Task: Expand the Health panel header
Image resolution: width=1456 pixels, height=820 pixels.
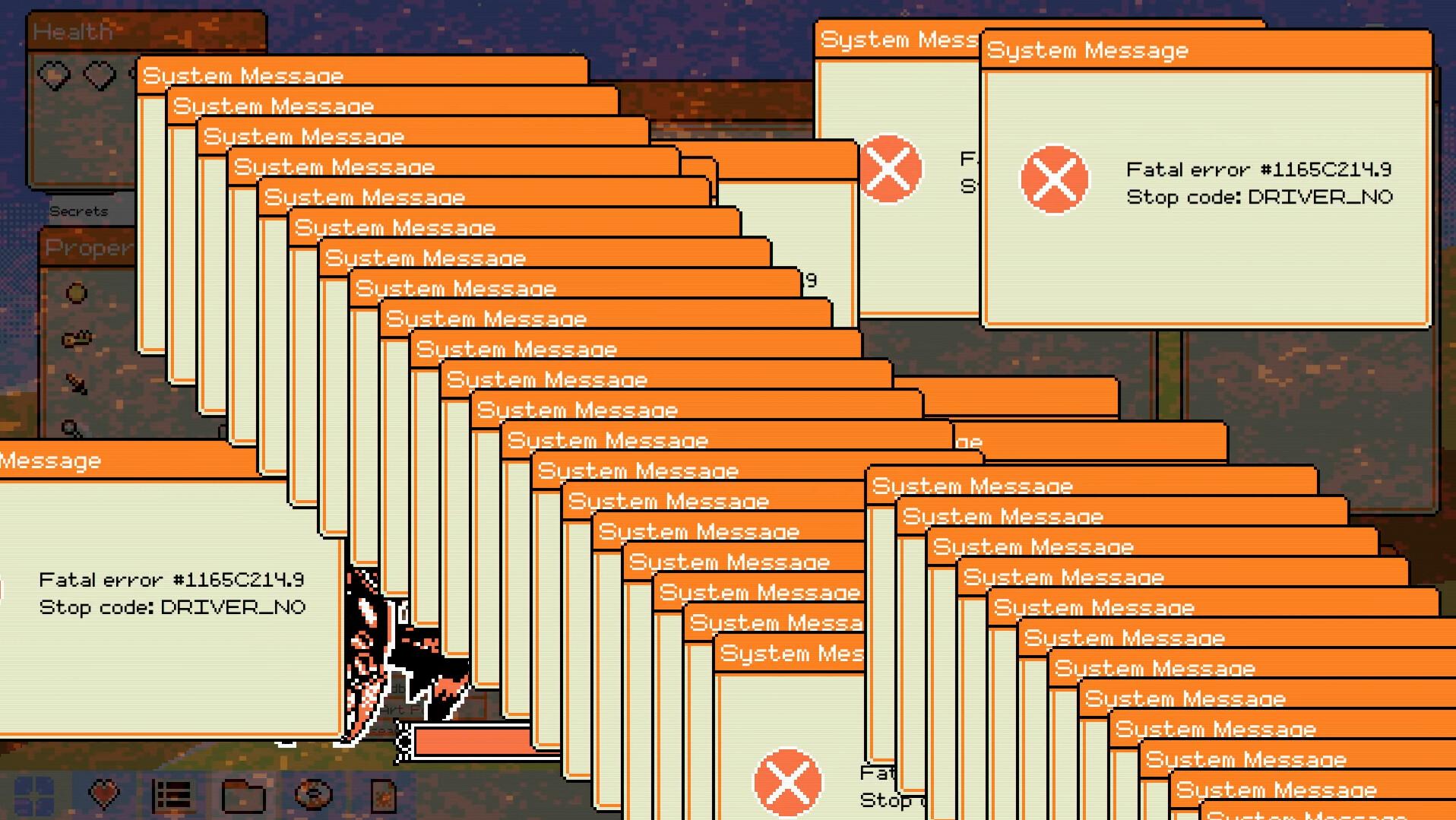Action: pos(72,32)
